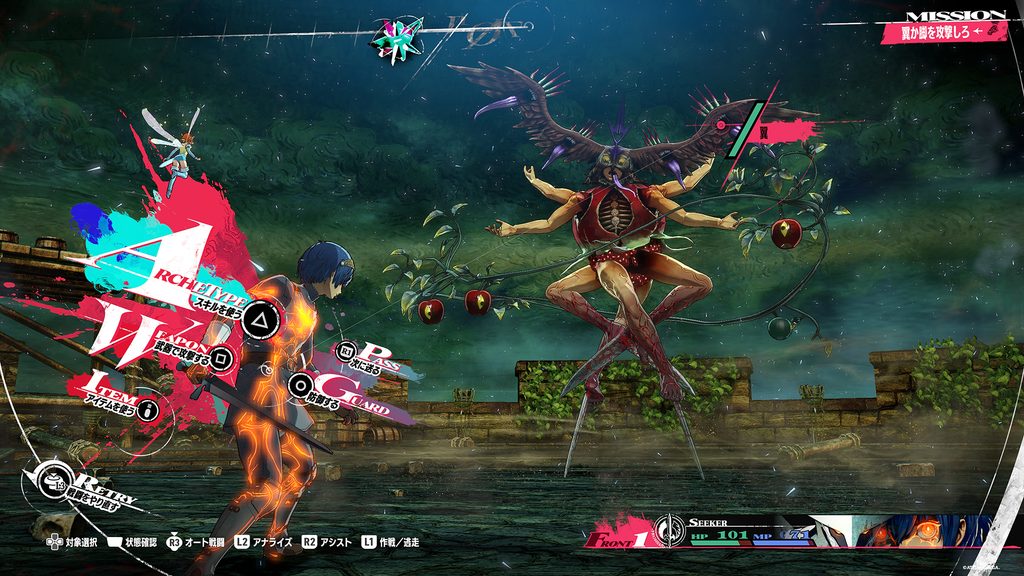This screenshot has width=1024, height=576.
Task: Choose the Archetype skill command
Action: [x=261, y=319]
